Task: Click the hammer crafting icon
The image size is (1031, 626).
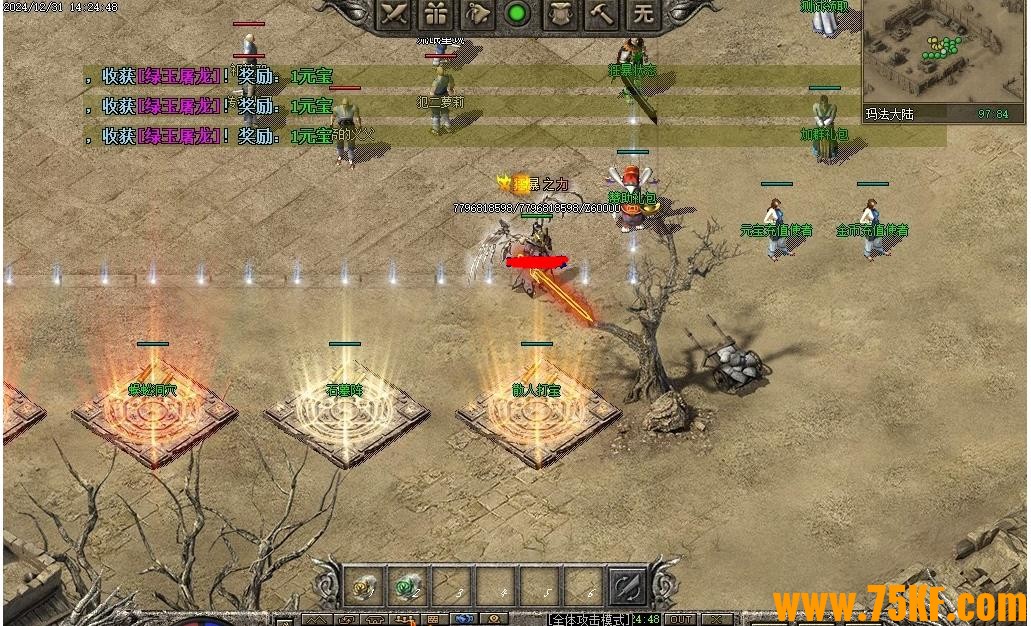Action: click(601, 14)
